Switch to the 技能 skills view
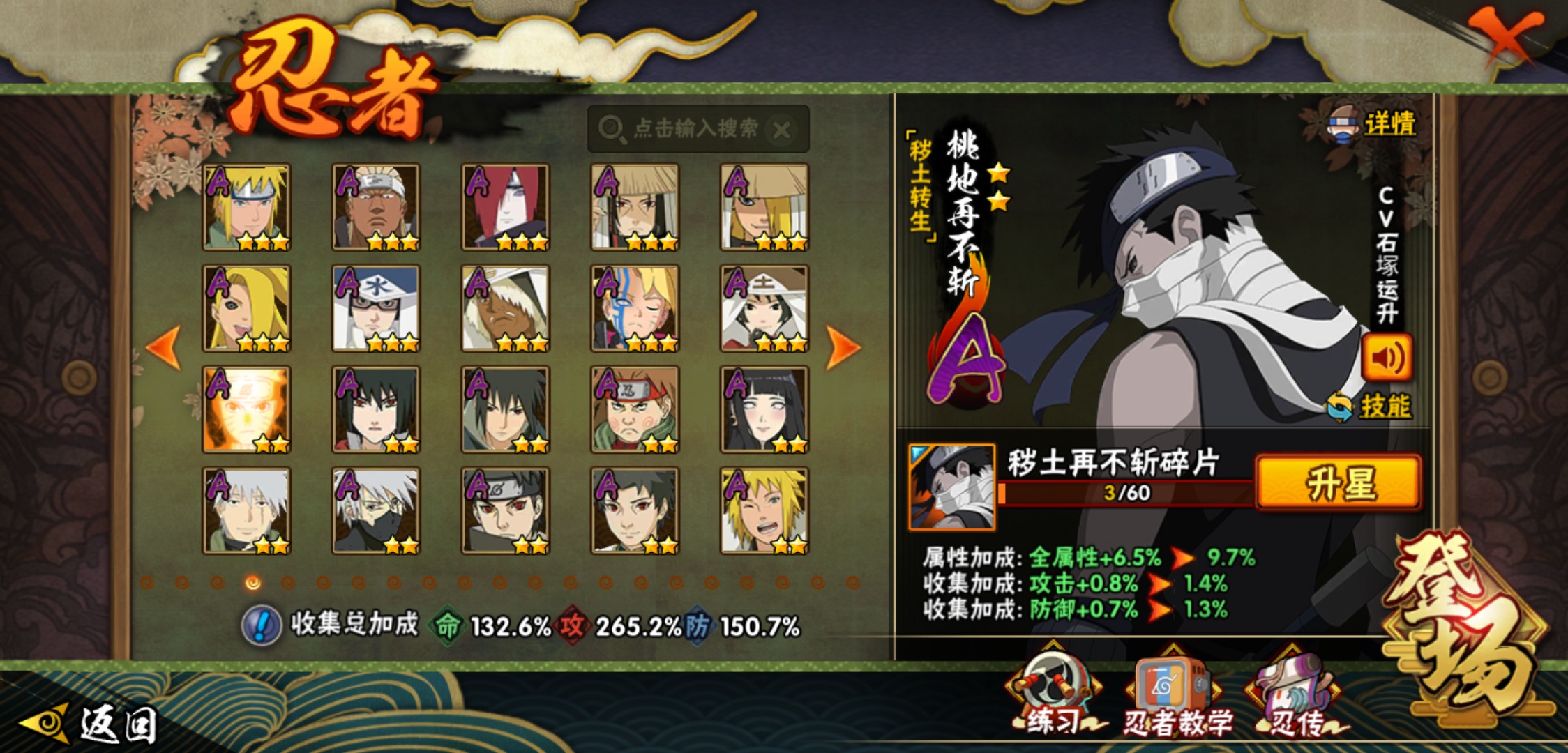This screenshot has width=1568, height=753. tap(1370, 406)
